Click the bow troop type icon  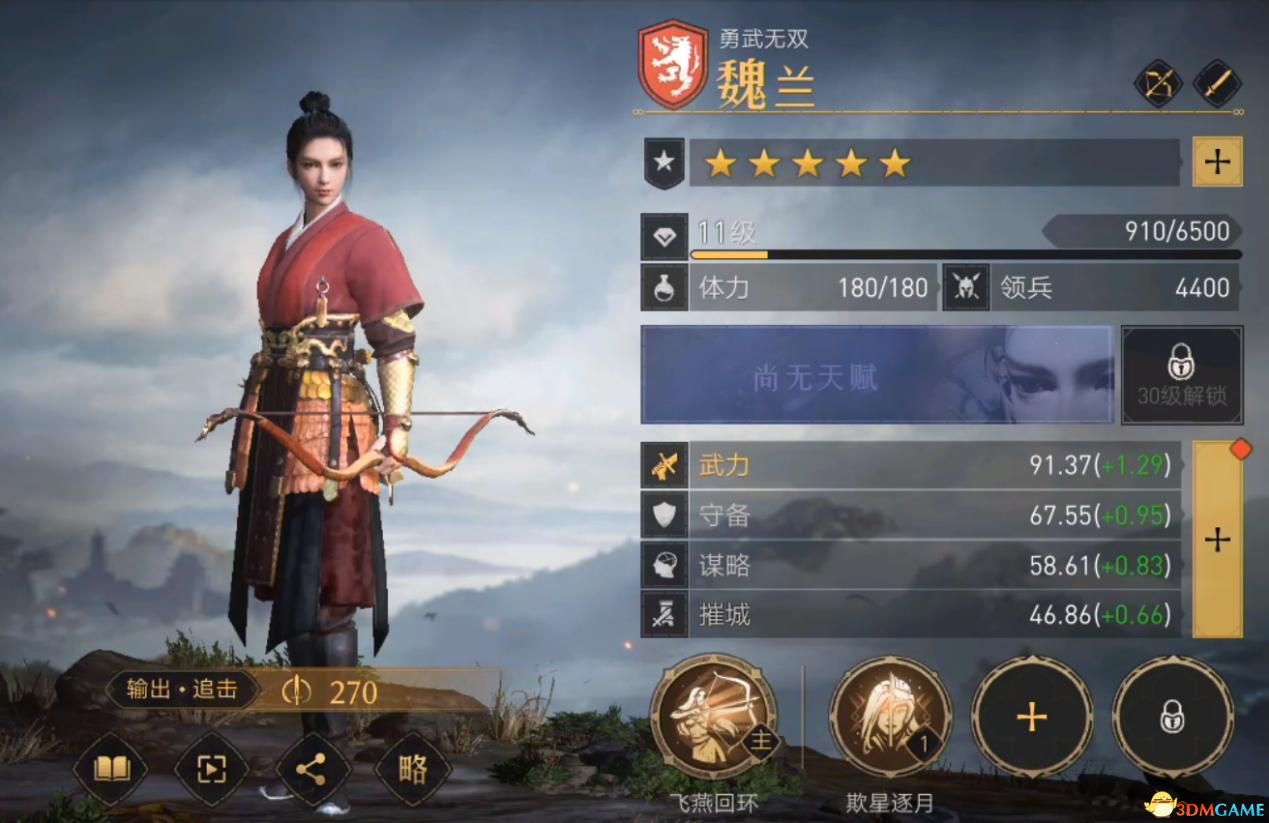tap(1158, 84)
